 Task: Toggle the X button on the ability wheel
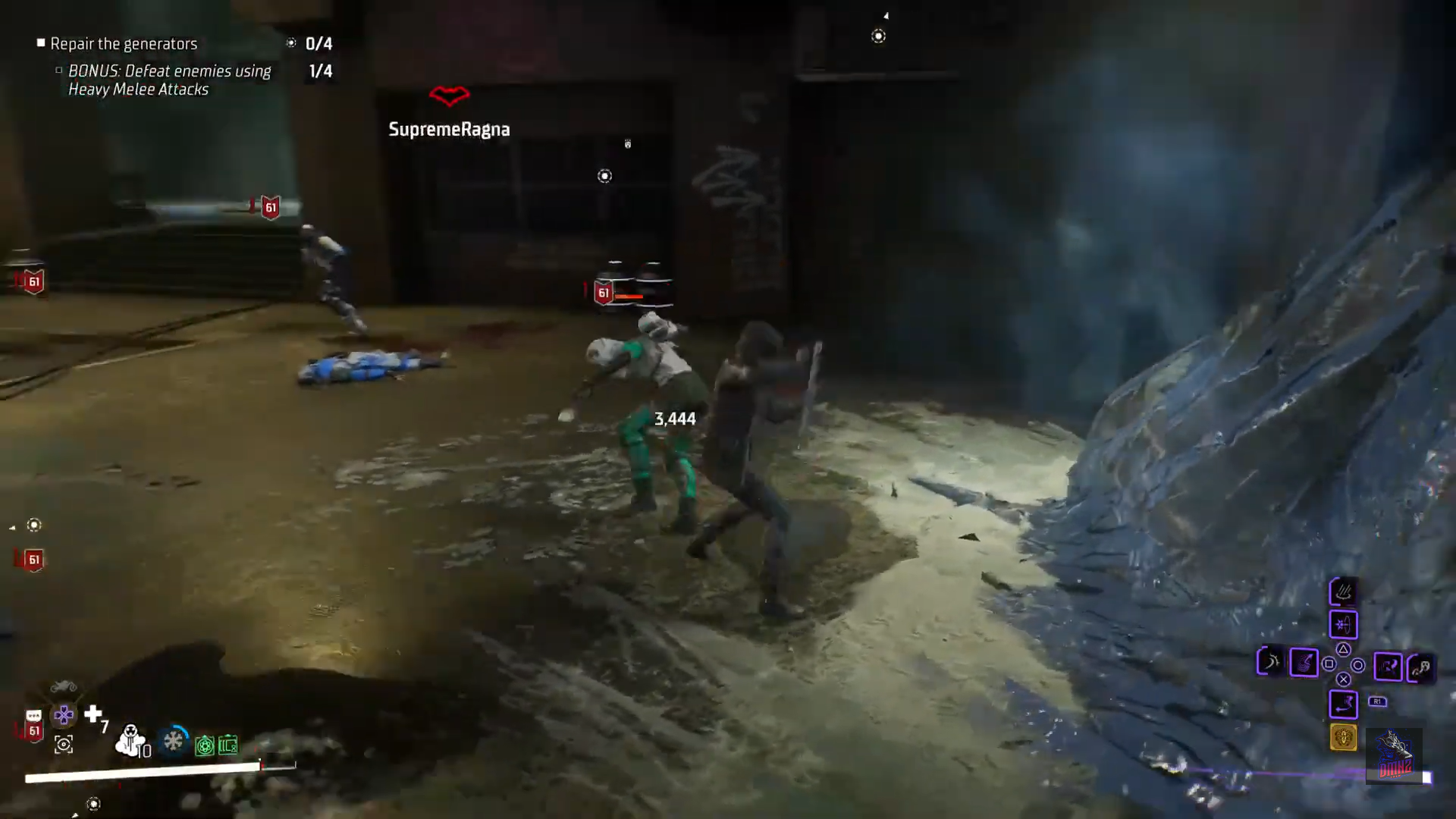[1343, 679]
